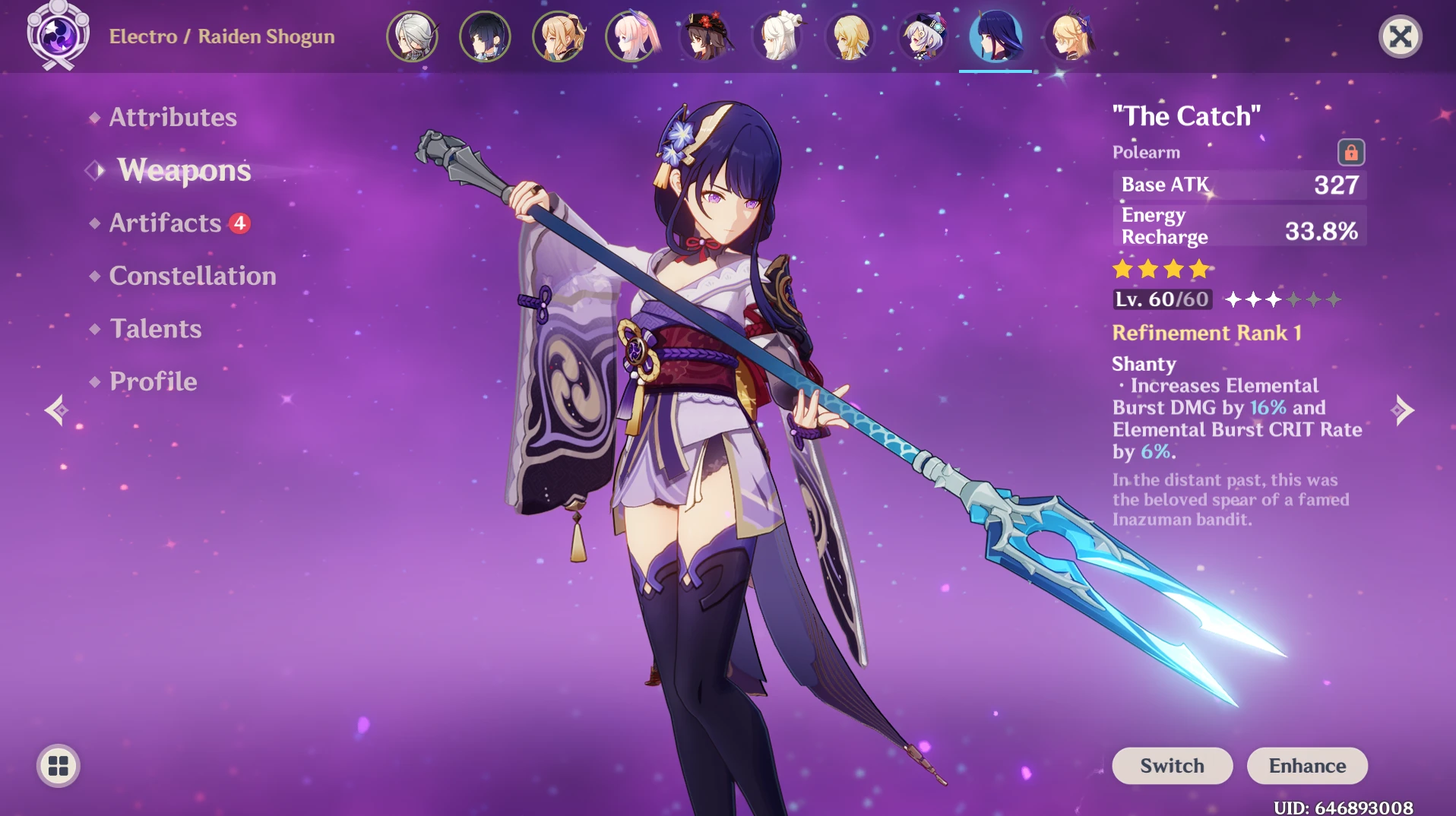
Task: Select the silver-haired character portrait
Action: 413,36
